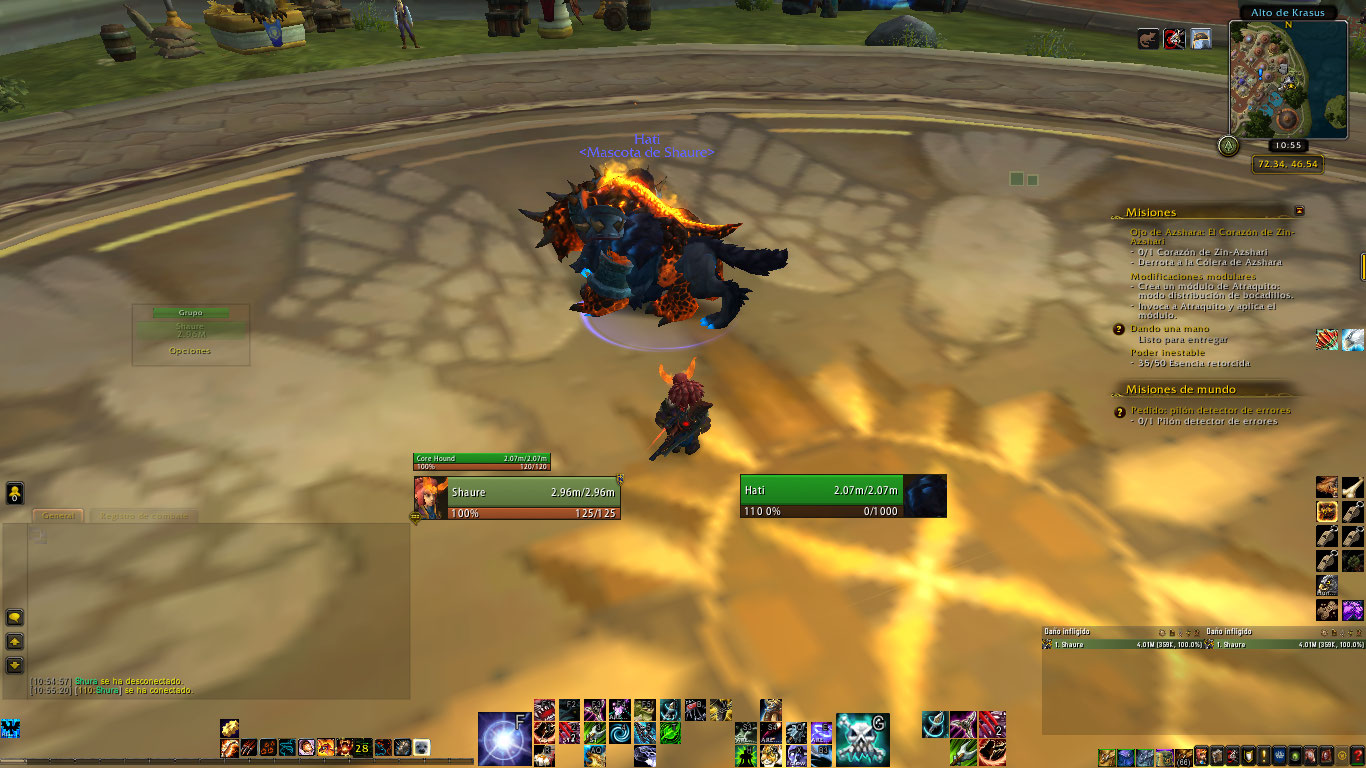Screen dimensions: 1366x768
Task: Select the Dando una mano quest entry
Action: click(x=1169, y=329)
